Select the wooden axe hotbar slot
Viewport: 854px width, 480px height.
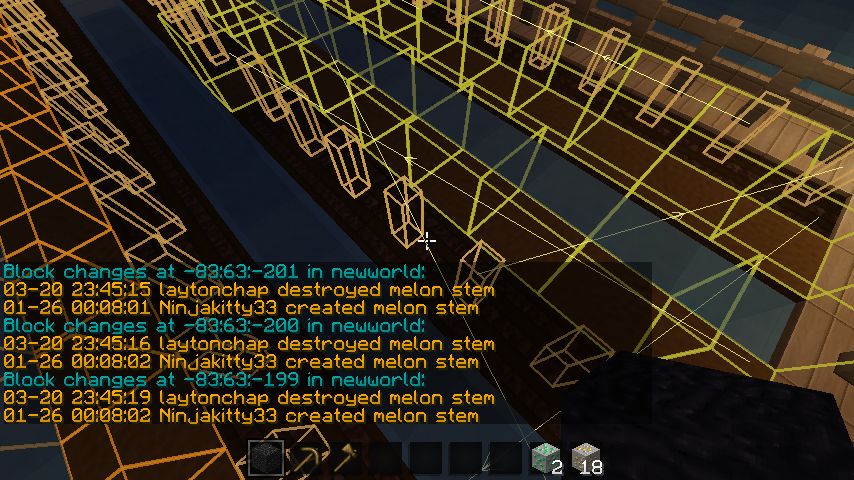[346, 459]
